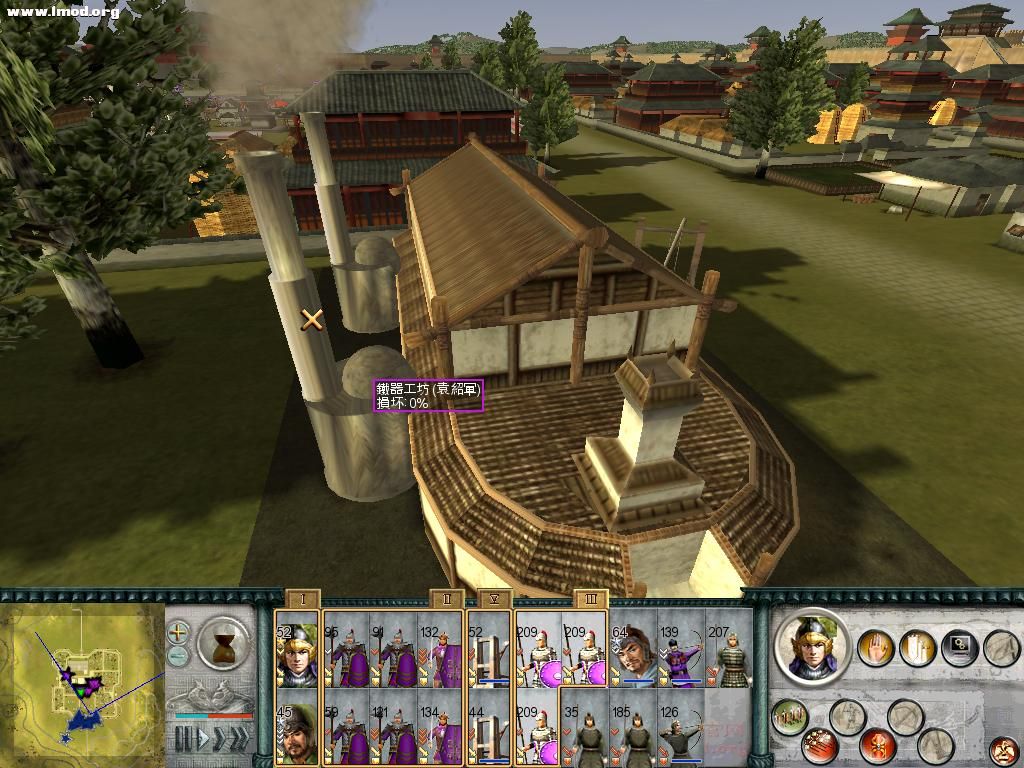Set battle speed to double fast-forward
Image resolution: width=1024 pixels, height=768 pixels.
pos(219,739)
